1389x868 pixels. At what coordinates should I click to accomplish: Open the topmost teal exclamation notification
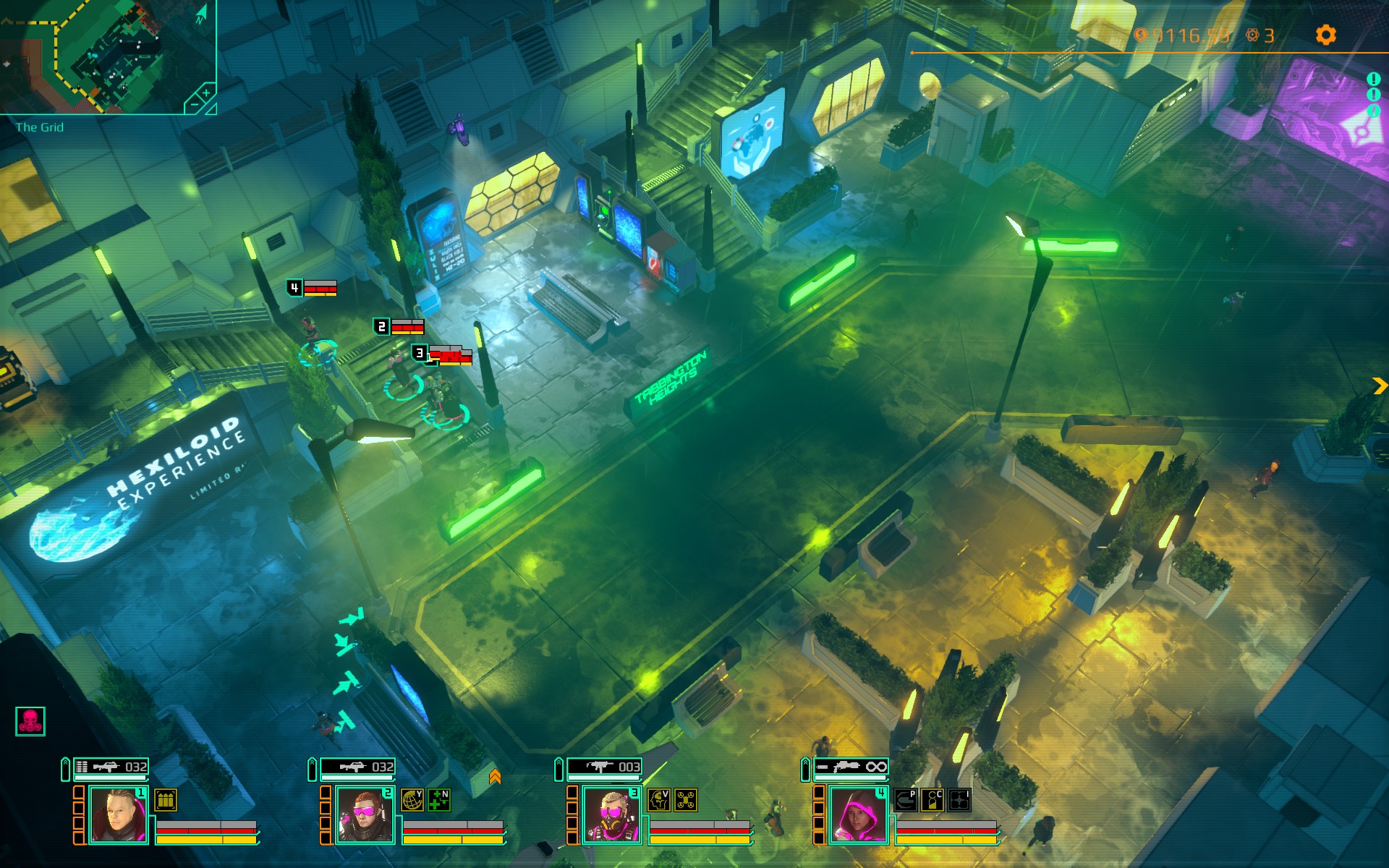point(1373,79)
